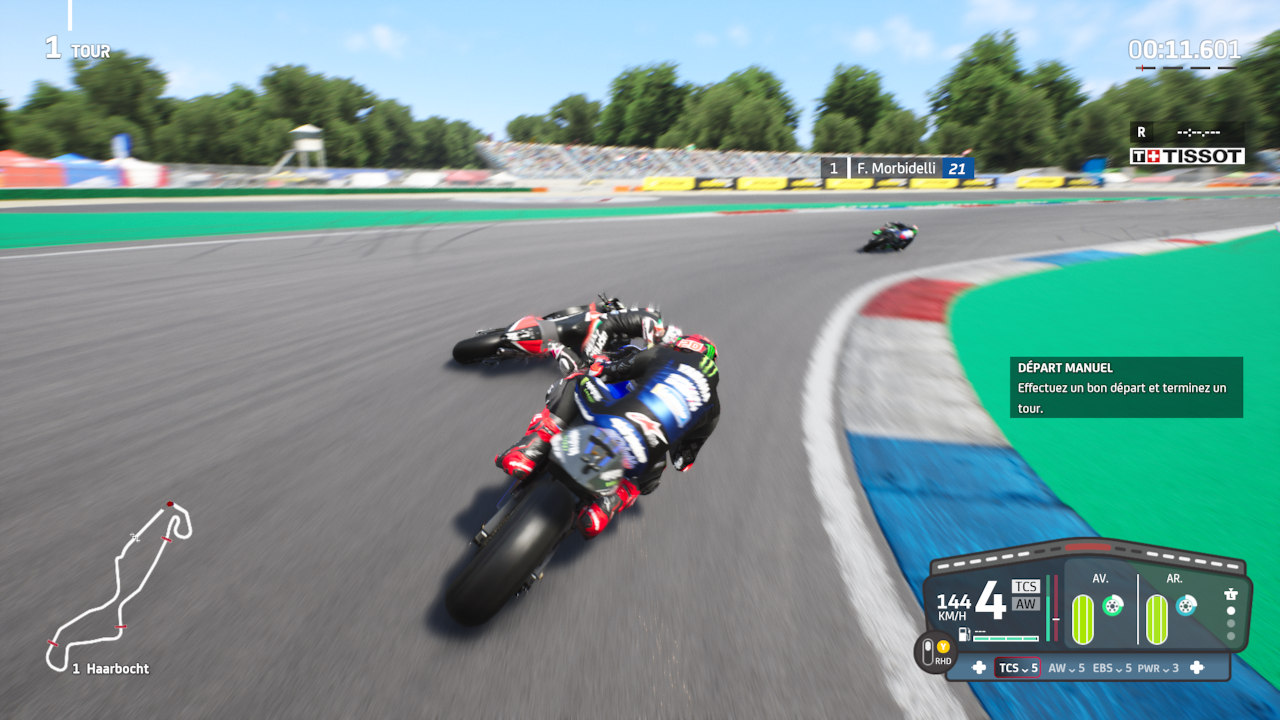The image size is (1280, 720).
Task: Click the Haarbocht track minimap
Action: coord(120,585)
